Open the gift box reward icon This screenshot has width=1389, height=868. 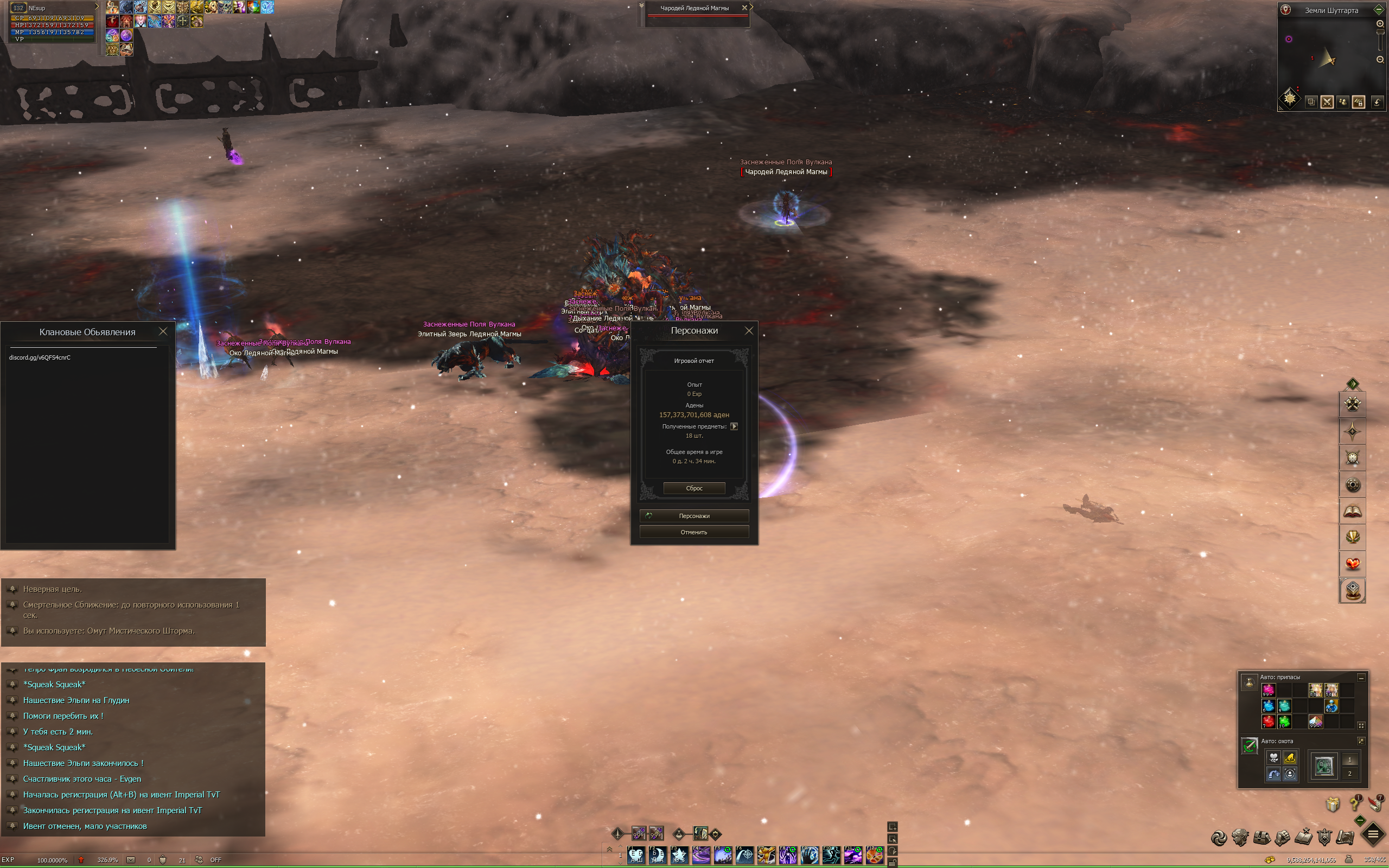pos(1333,805)
